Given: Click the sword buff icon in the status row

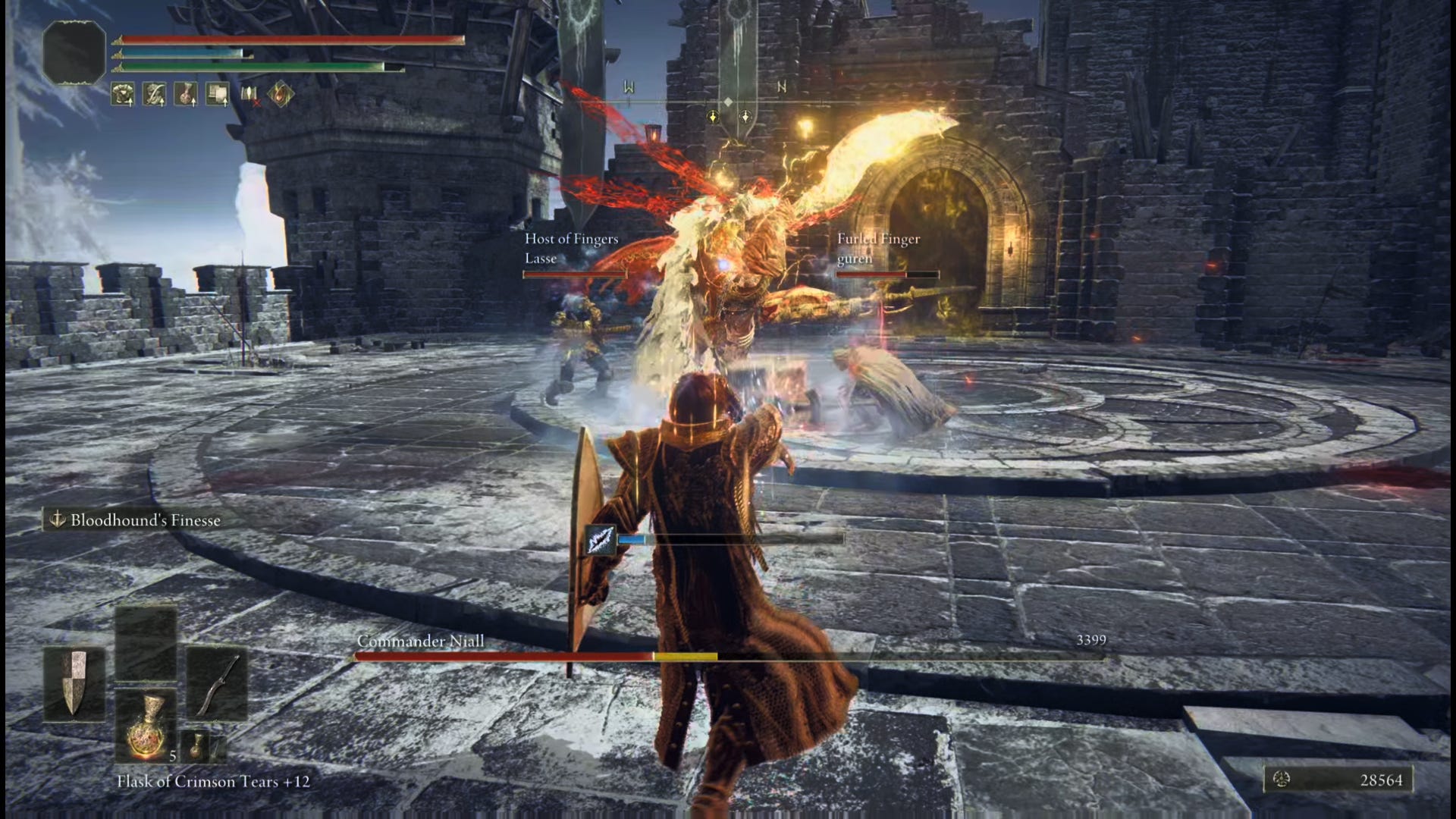Looking at the screenshot, I should [153, 95].
